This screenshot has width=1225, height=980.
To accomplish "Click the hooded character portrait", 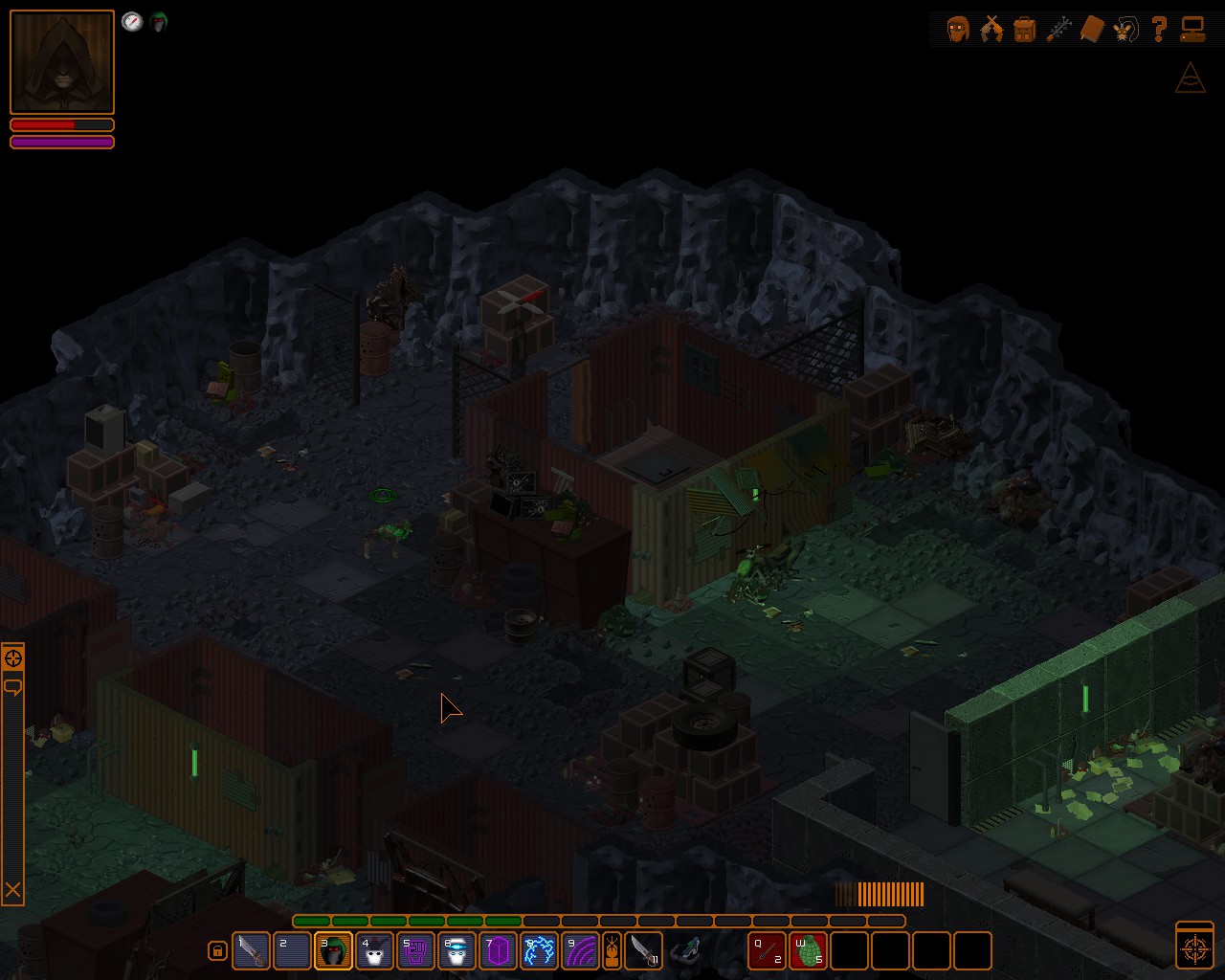I will (62, 62).
